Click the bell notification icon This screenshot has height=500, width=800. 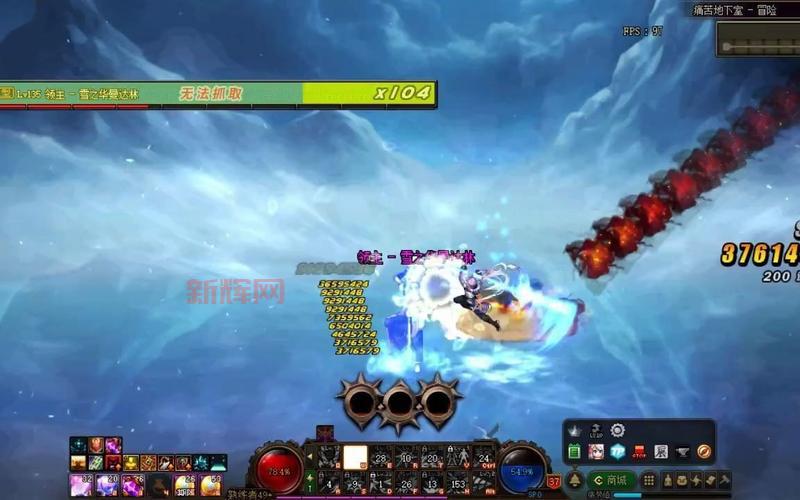575,480
